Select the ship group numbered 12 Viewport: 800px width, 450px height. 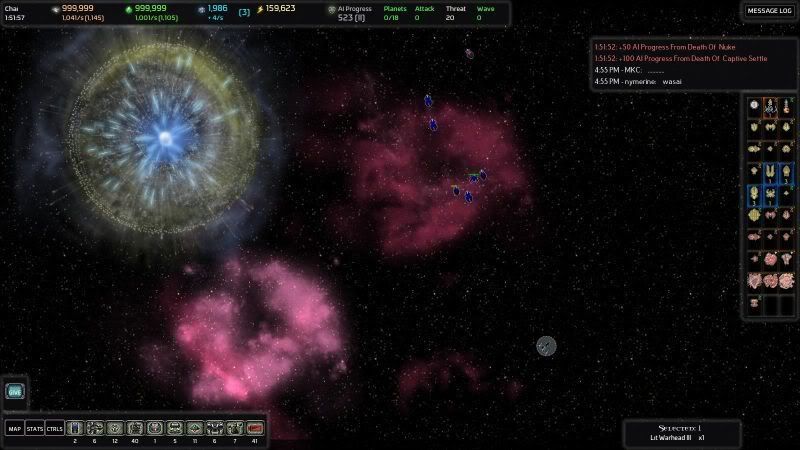[115, 428]
